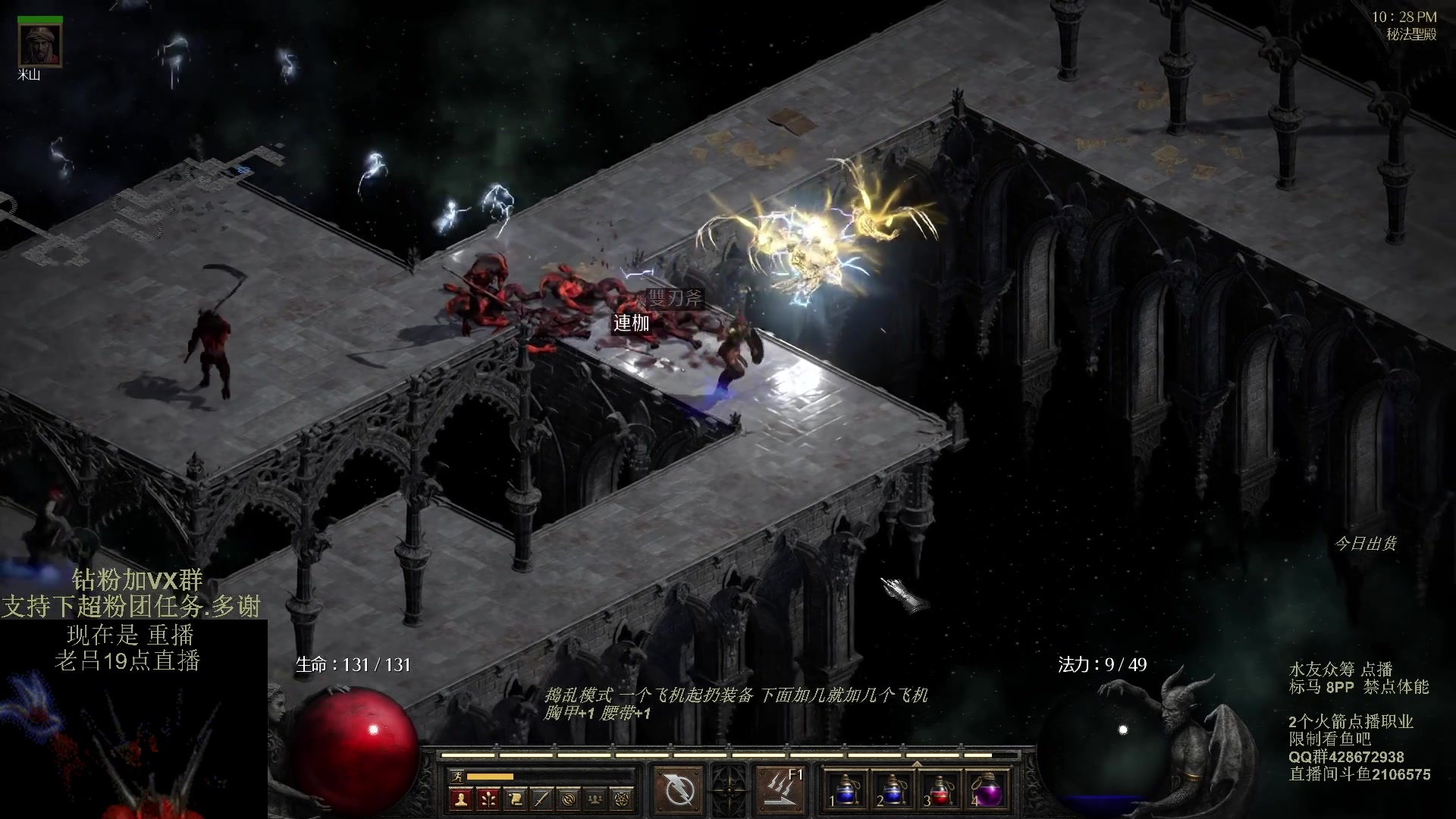This screenshot has height=819, width=1456.
Task: Use the red healing potion in slot 3
Action: (941, 789)
